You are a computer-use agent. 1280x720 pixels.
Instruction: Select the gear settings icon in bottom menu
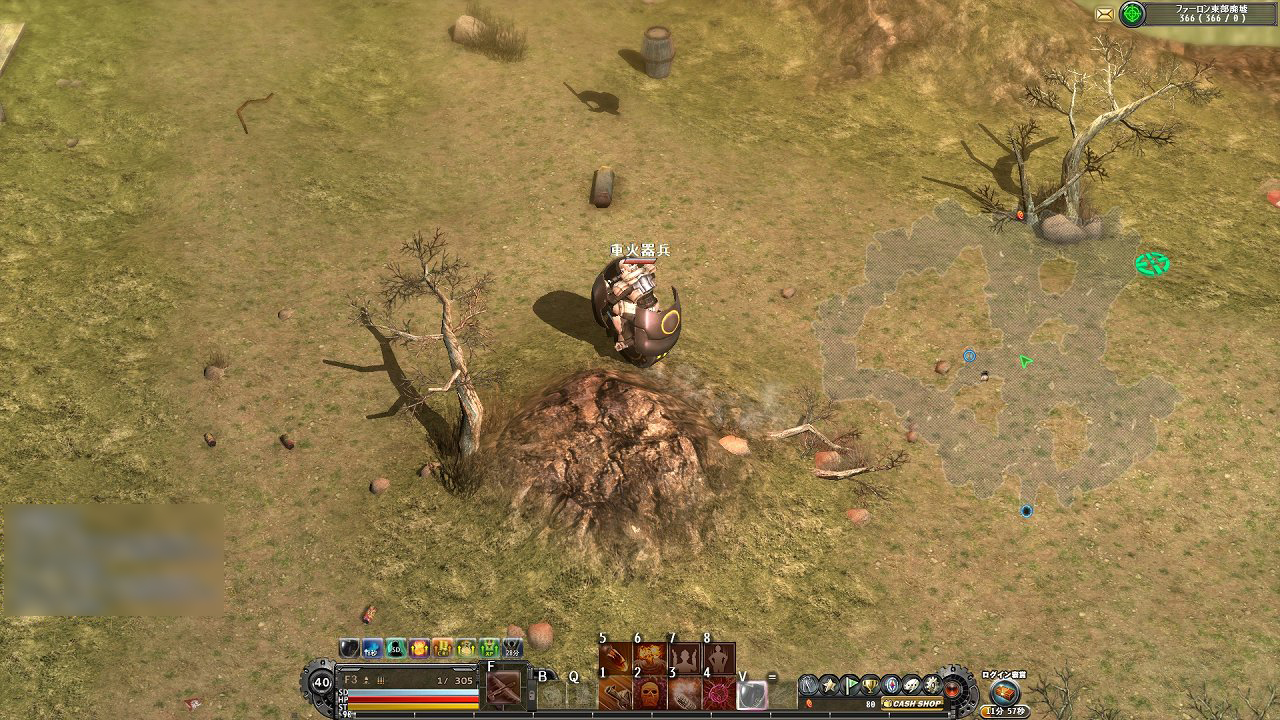(x=931, y=686)
